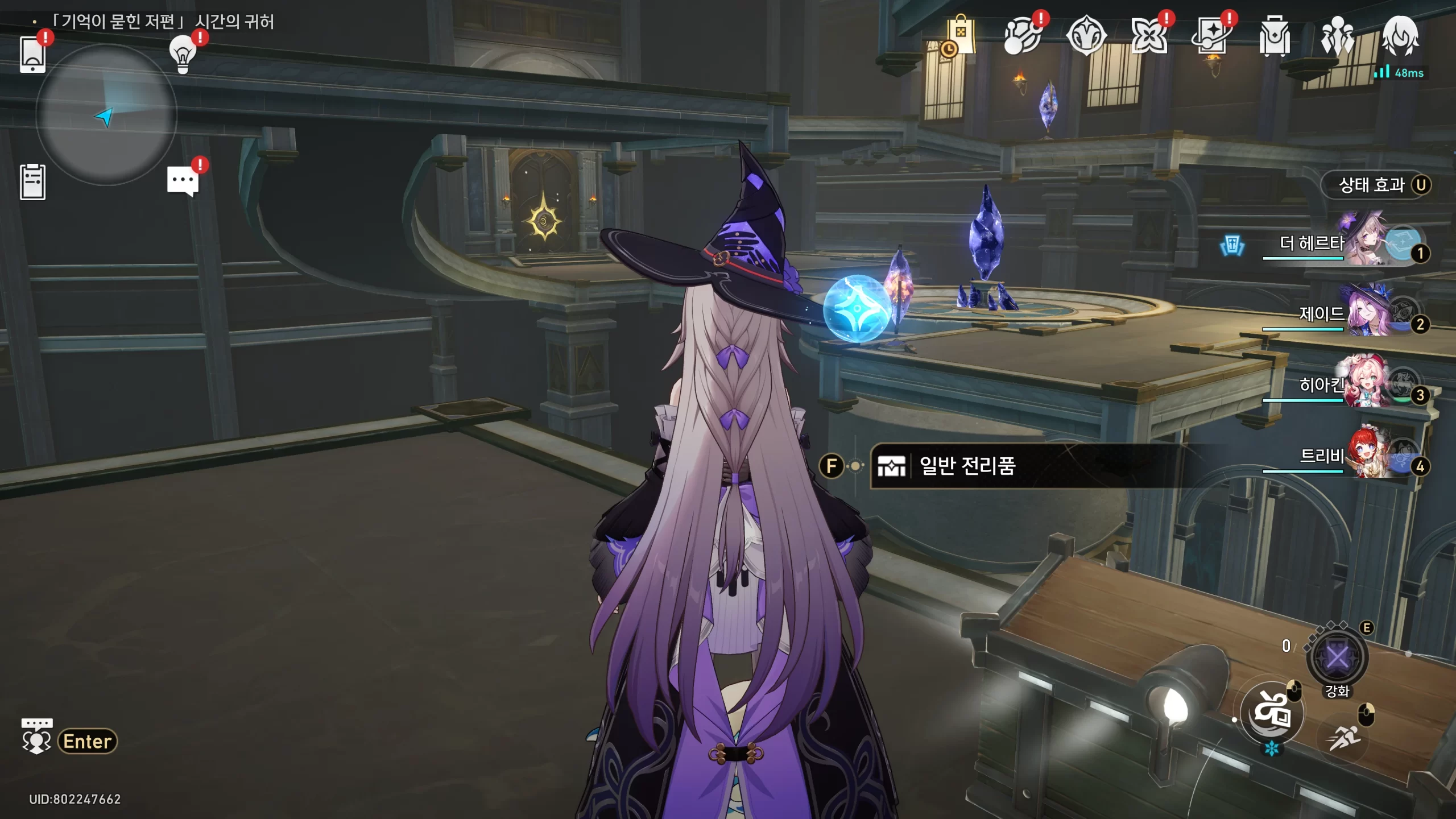This screenshot has width=1456, height=819.
Task: Show the 상태 효과 status effects panel
Action: (x=1376, y=185)
